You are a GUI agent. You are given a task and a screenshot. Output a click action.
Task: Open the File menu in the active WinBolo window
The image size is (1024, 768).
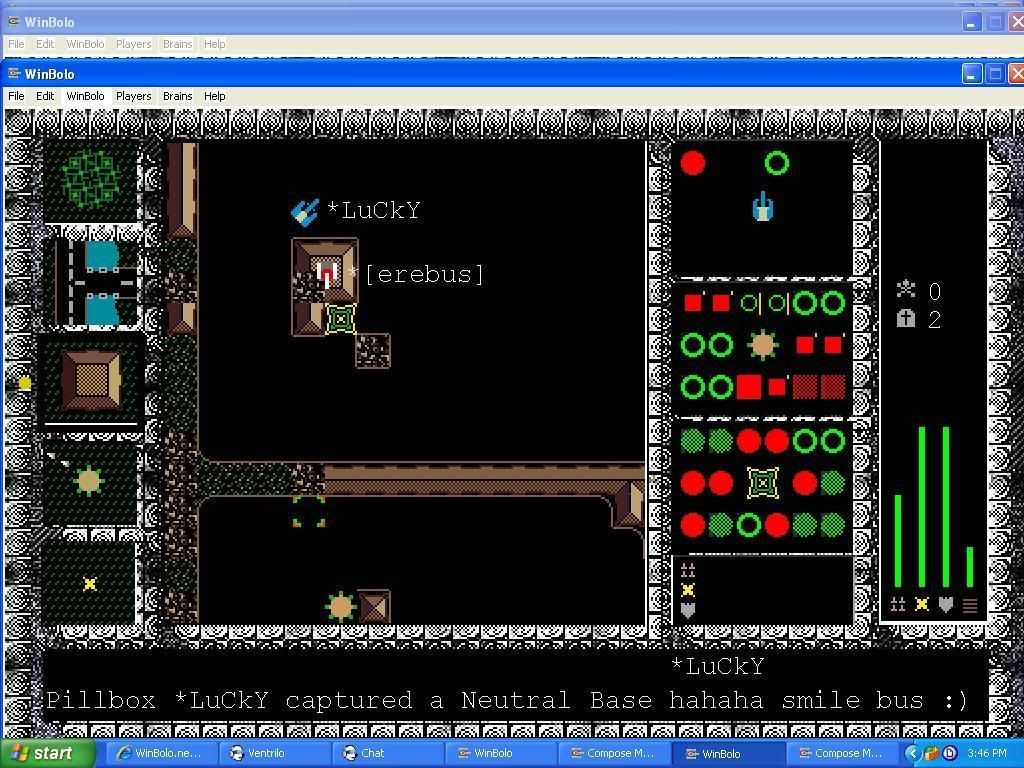click(16, 96)
